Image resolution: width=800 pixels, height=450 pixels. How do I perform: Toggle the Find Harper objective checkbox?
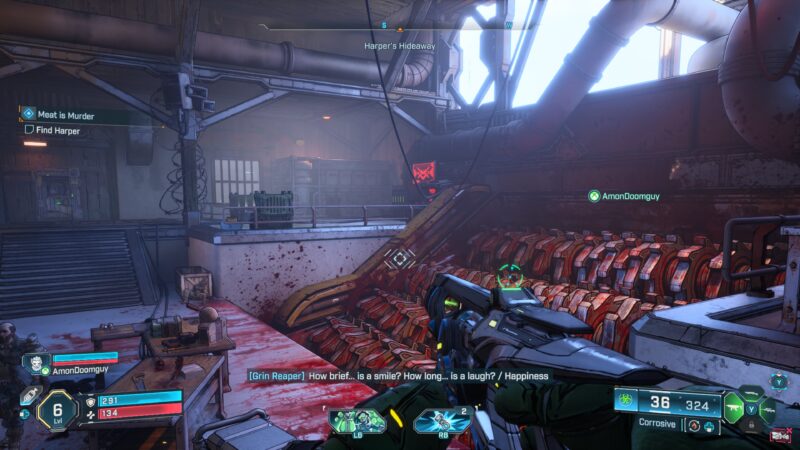click(x=29, y=130)
